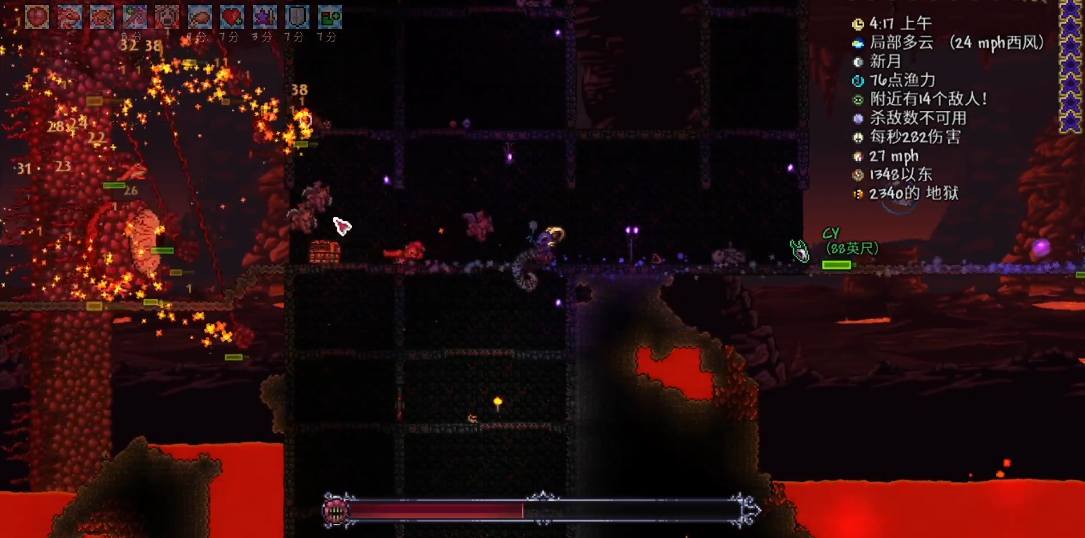
Task: Select the wand with green plus buff
Action: click(x=134, y=16)
